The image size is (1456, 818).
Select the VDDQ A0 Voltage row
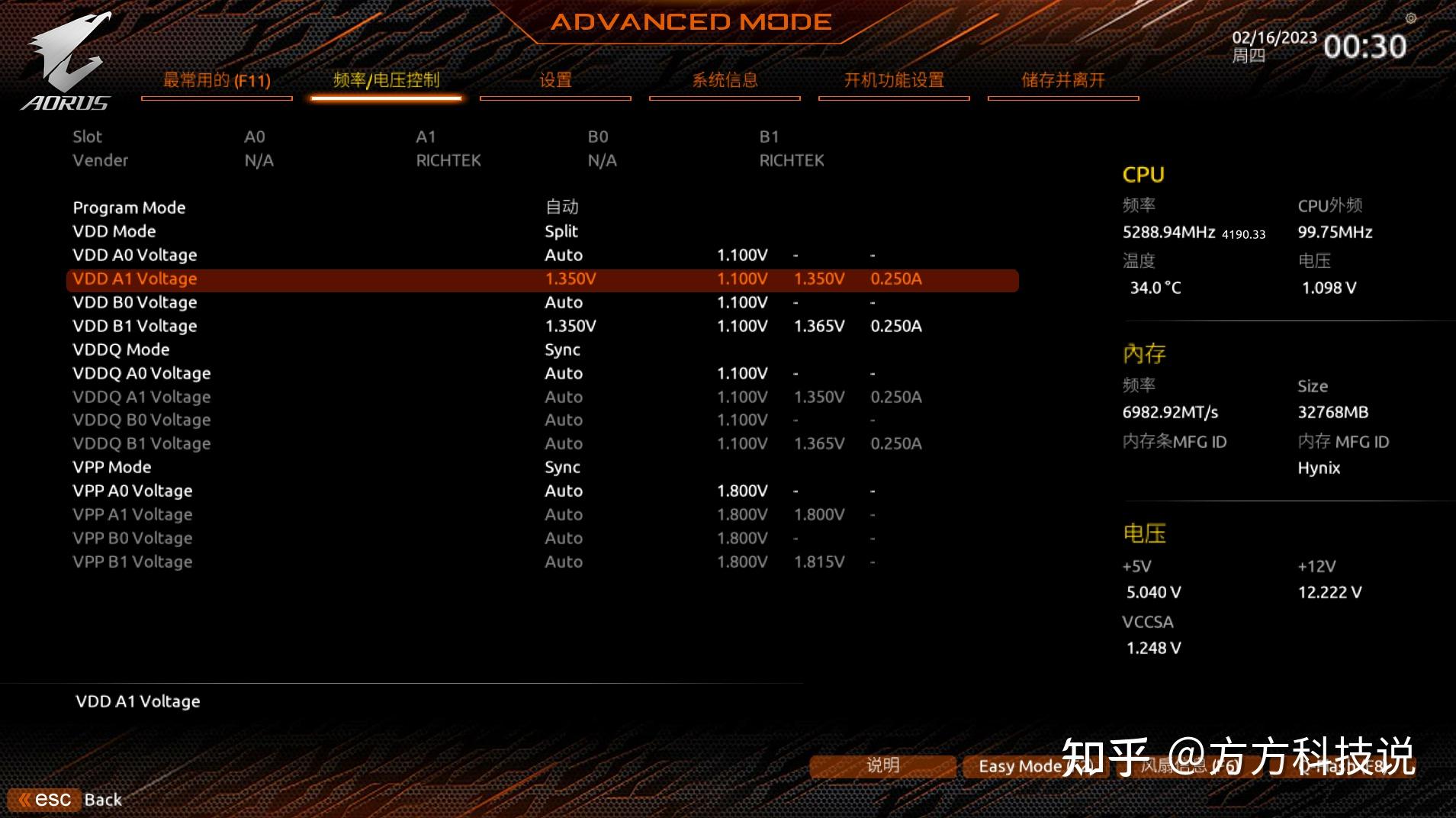coord(142,374)
